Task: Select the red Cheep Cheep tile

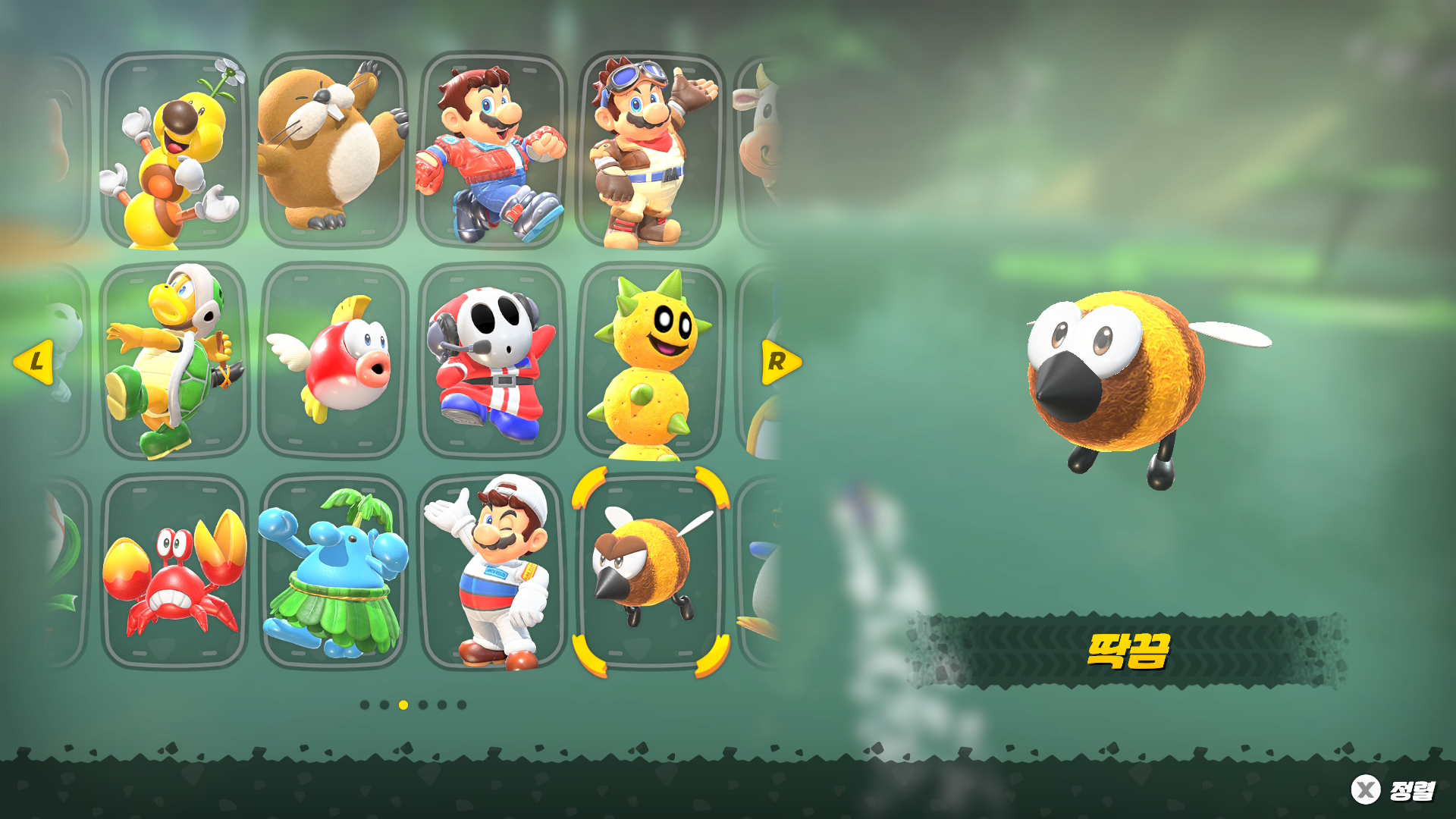Action: pos(334,362)
